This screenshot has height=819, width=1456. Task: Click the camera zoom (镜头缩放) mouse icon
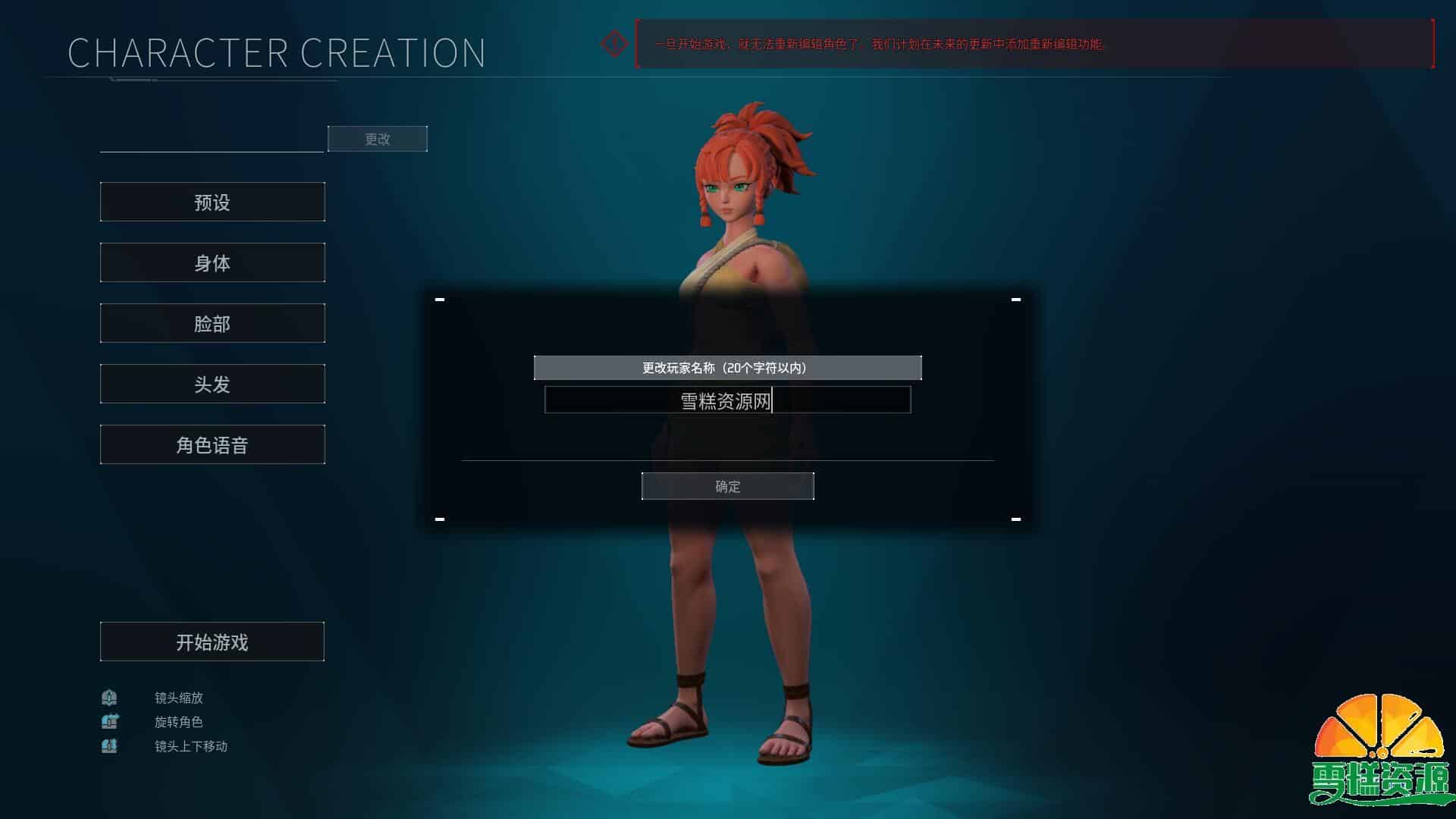coord(109,698)
